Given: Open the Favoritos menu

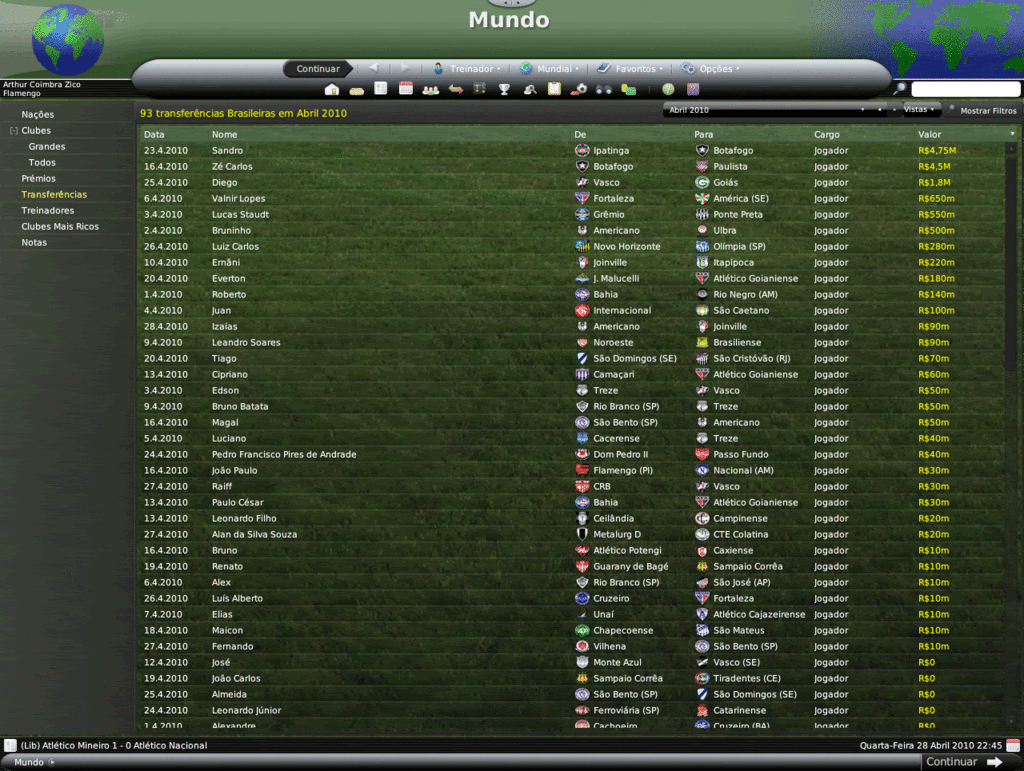Looking at the screenshot, I should (631, 69).
